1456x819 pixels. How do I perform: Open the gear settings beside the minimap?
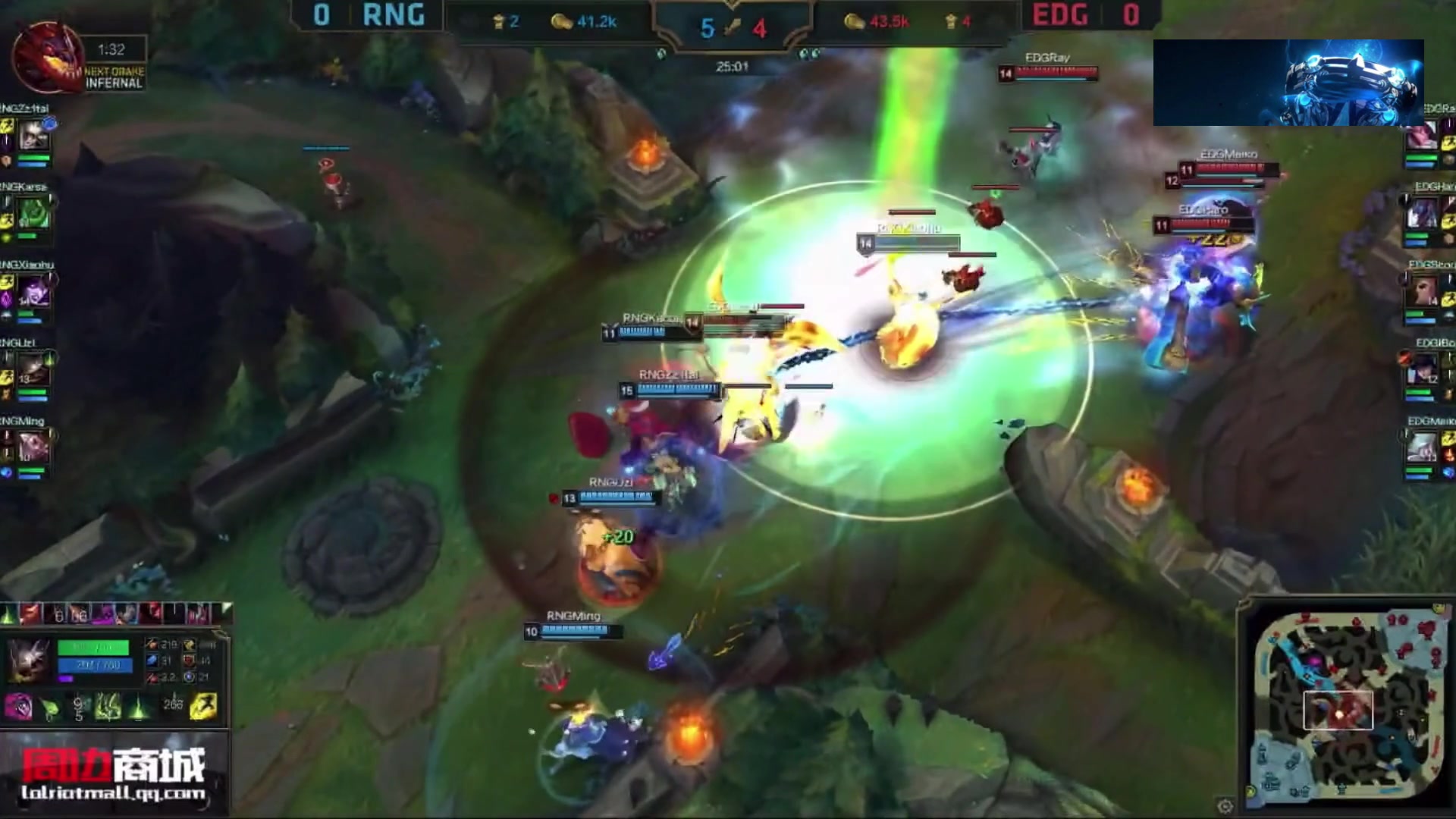[x=1225, y=805]
